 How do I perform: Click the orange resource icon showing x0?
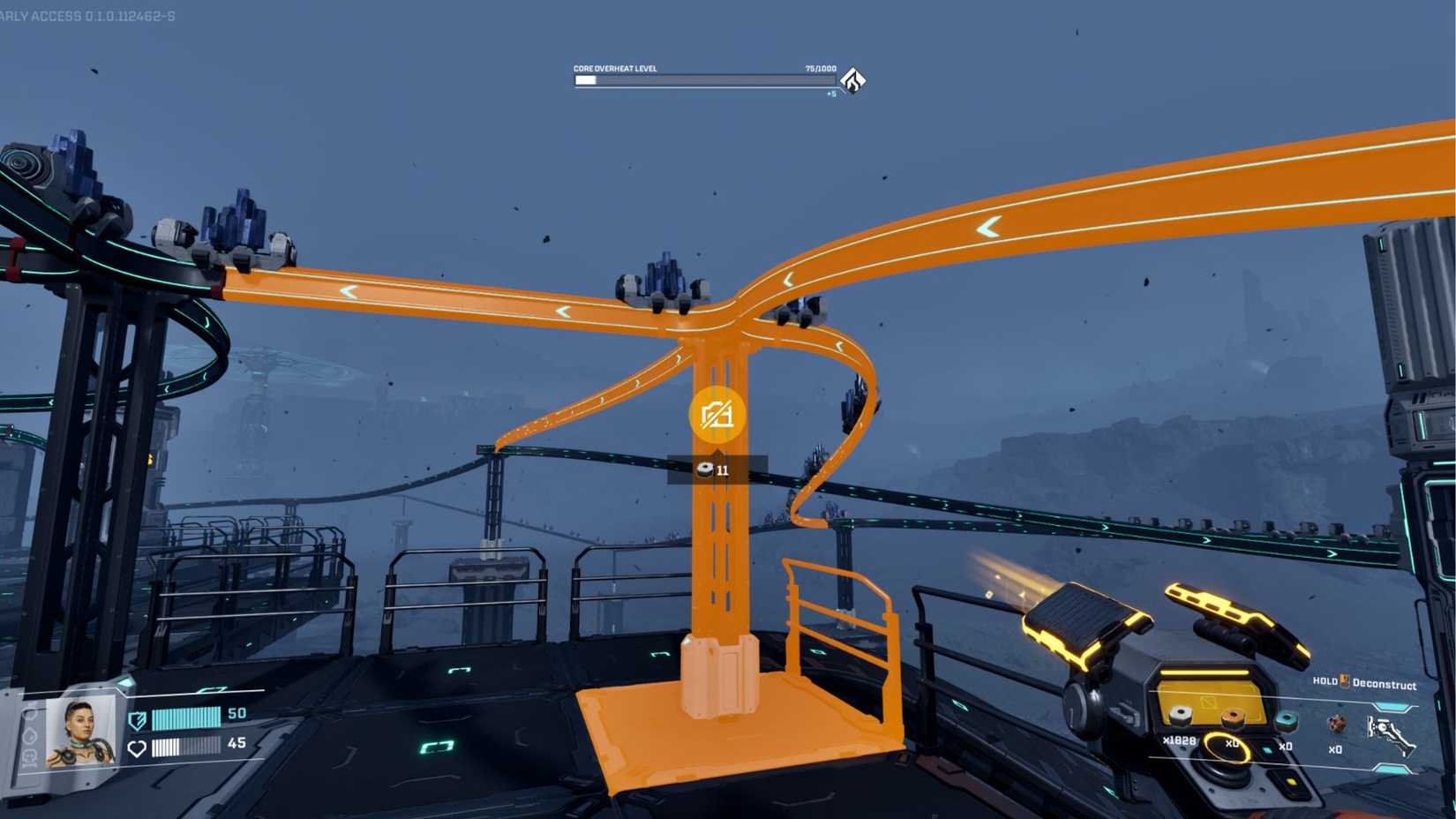(1232, 717)
